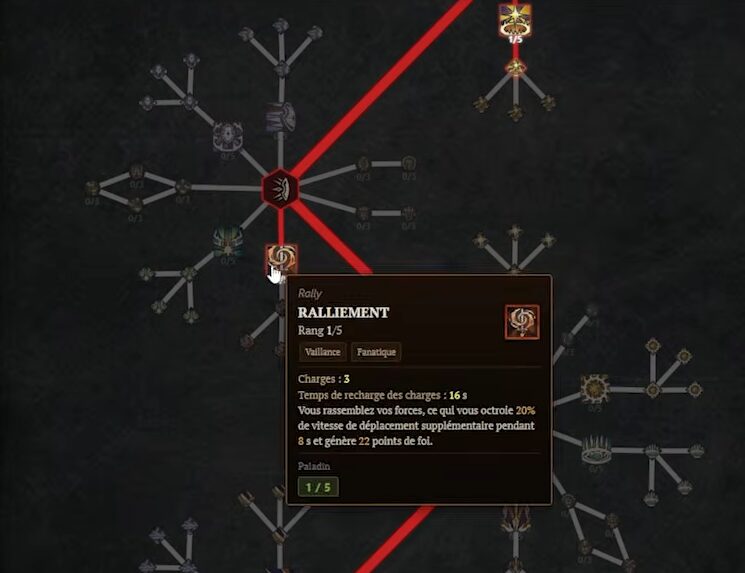Select the spiked crown ring skill node
745x573 pixels.
point(597,447)
